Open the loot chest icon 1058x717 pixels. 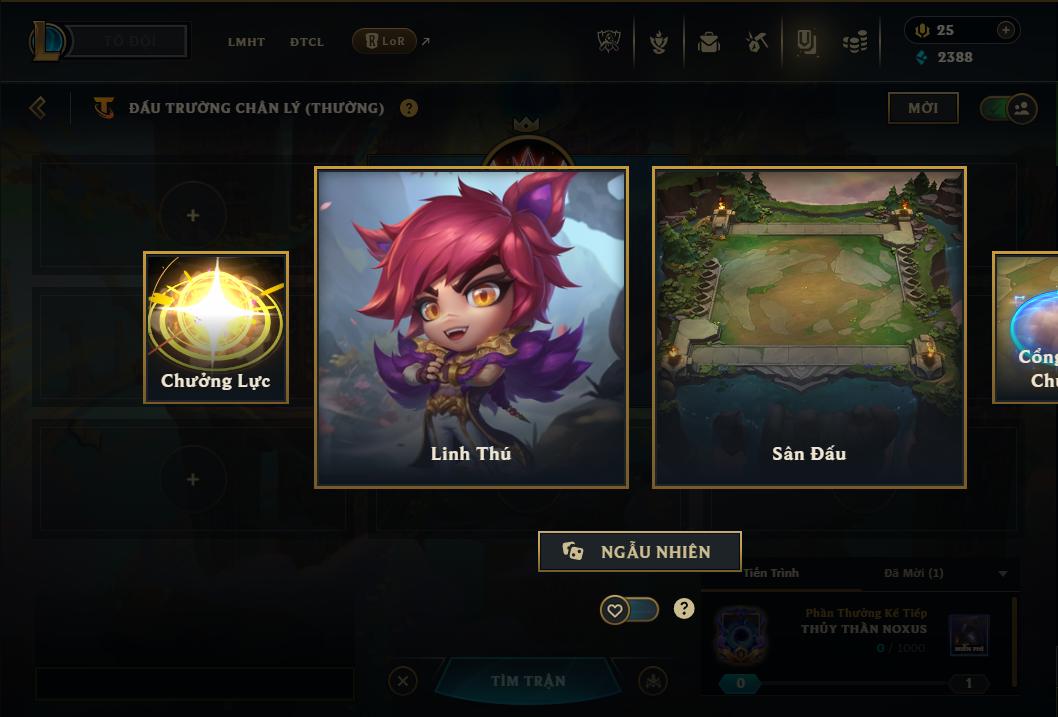709,42
